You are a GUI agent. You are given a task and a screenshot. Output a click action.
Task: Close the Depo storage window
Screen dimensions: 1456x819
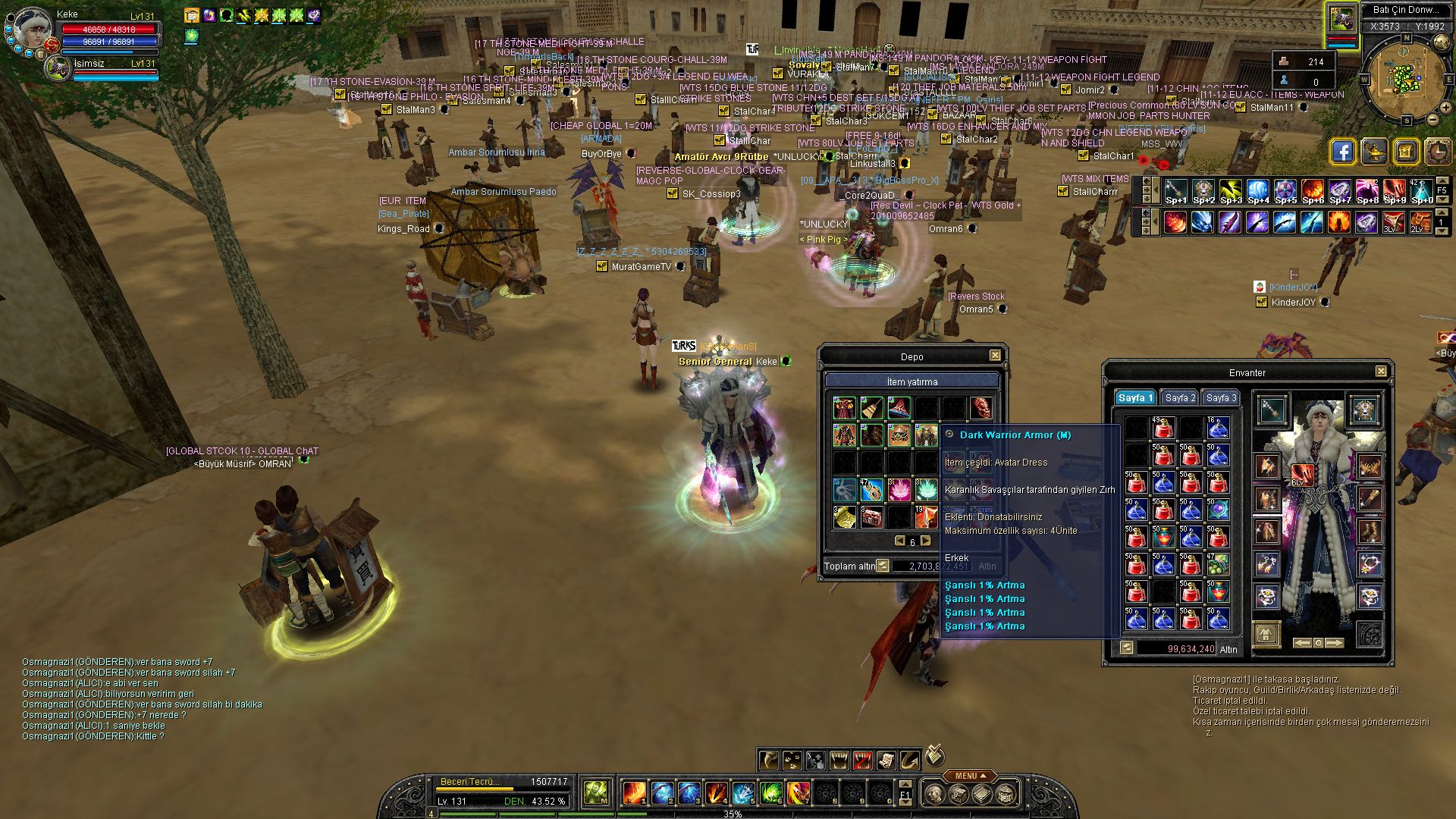click(x=995, y=356)
